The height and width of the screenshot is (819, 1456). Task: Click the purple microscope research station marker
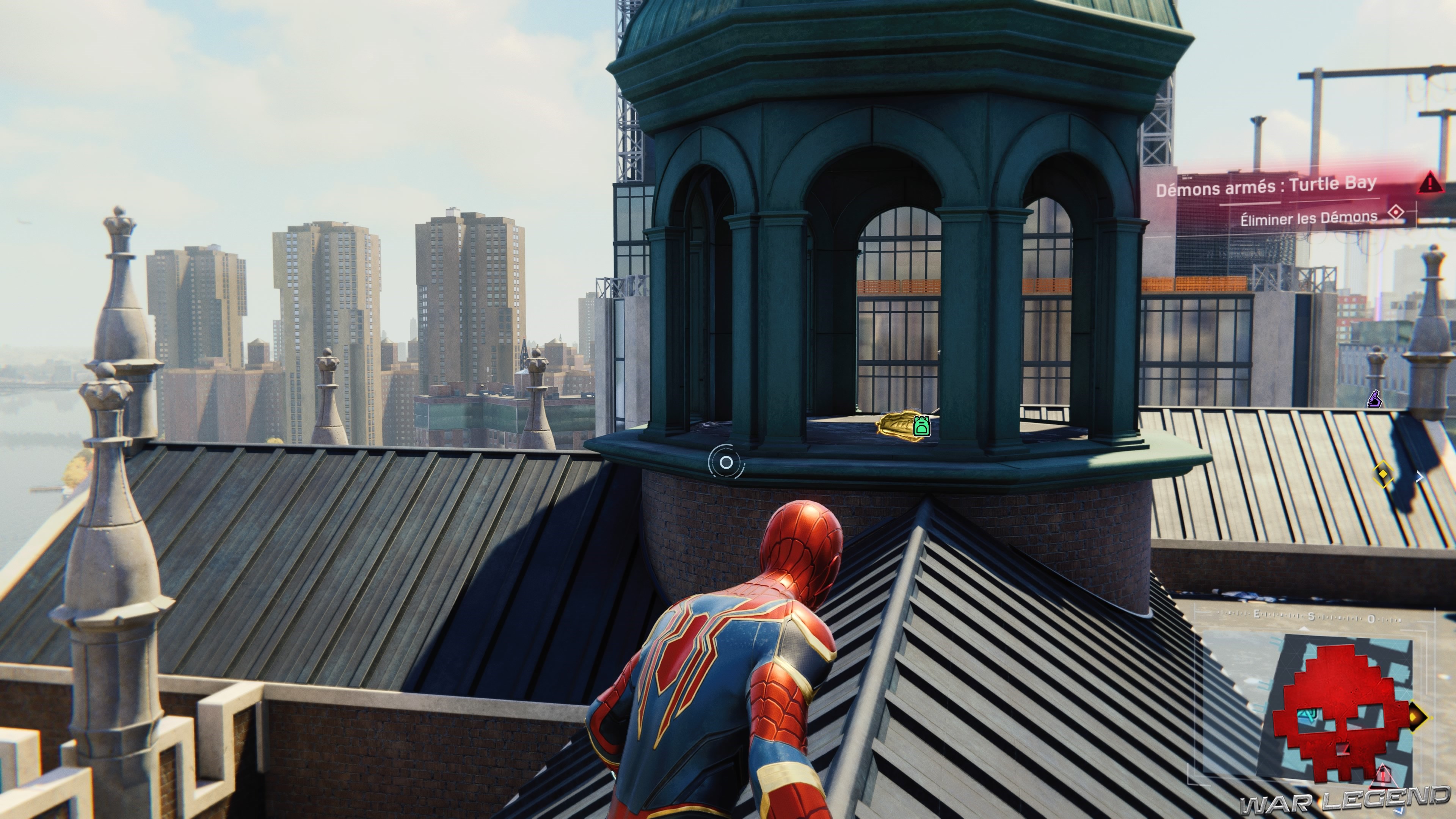click(1374, 400)
